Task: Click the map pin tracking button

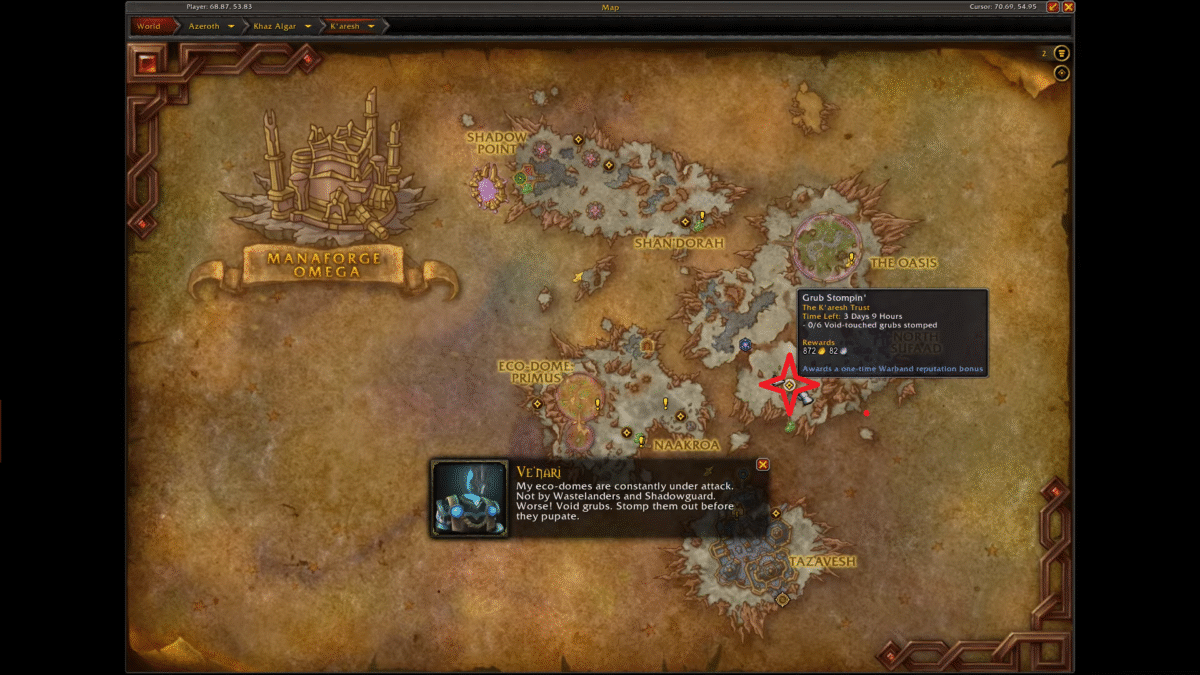Action: pyautogui.click(x=1061, y=73)
